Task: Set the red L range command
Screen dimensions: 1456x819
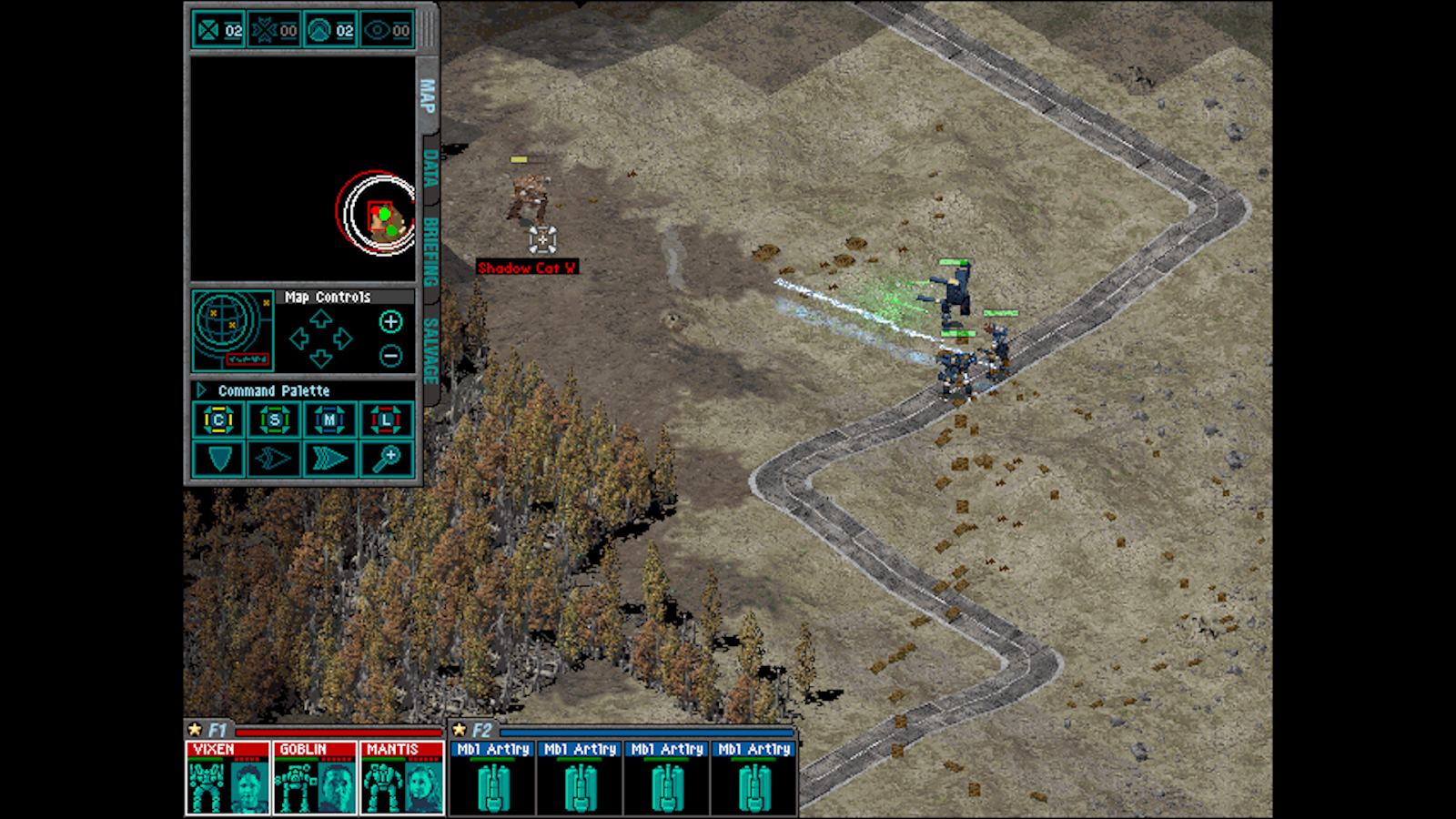Action: 386,420
